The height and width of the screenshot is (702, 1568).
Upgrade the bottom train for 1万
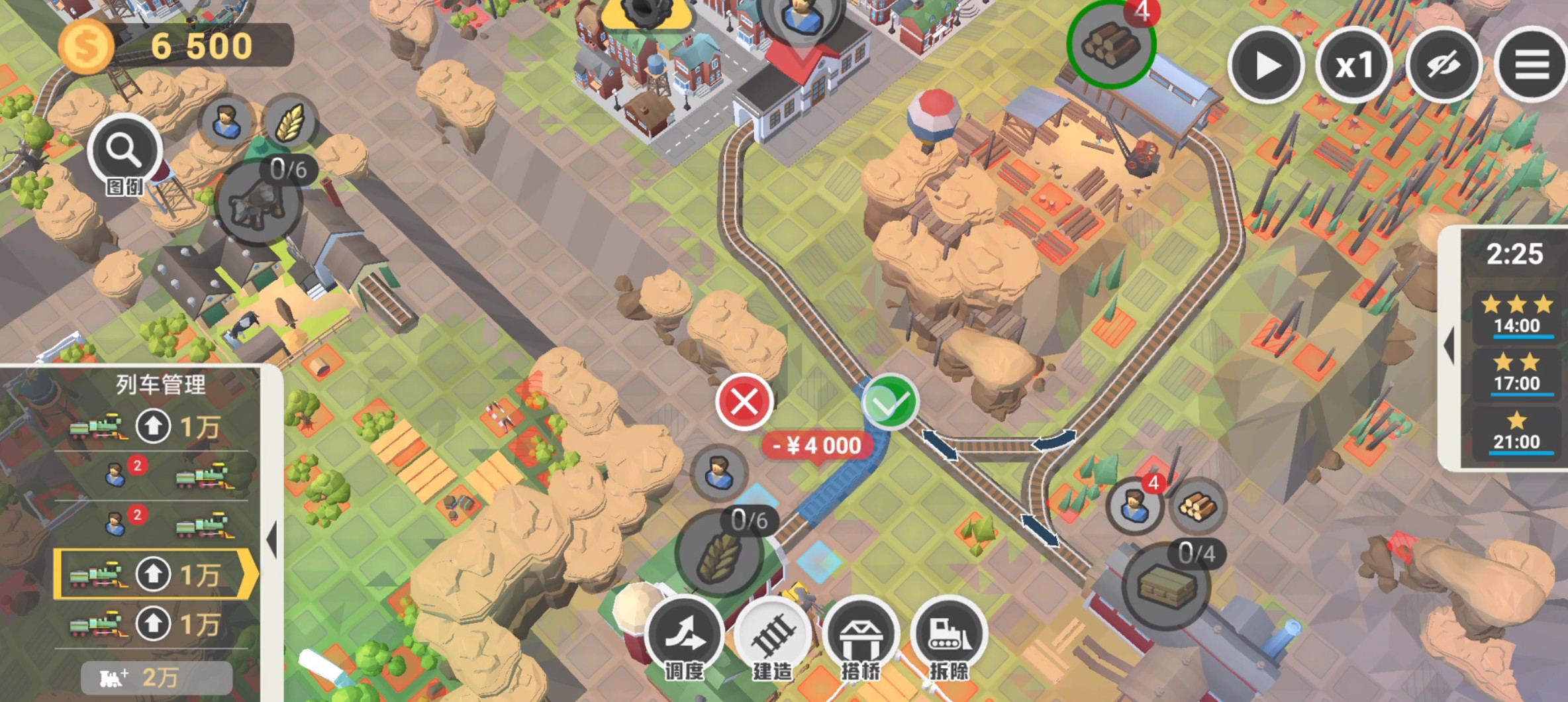pyautogui.click(x=154, y=624)
